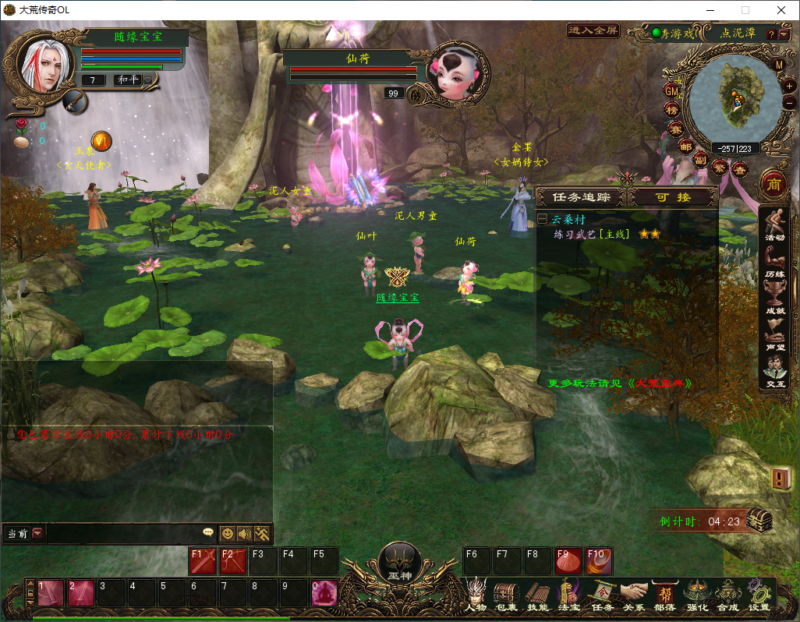800x622 pixels.
Task: Select the 任务追踪 quest tracking tab
Action: pyautogui.click(x=581, y=198)
